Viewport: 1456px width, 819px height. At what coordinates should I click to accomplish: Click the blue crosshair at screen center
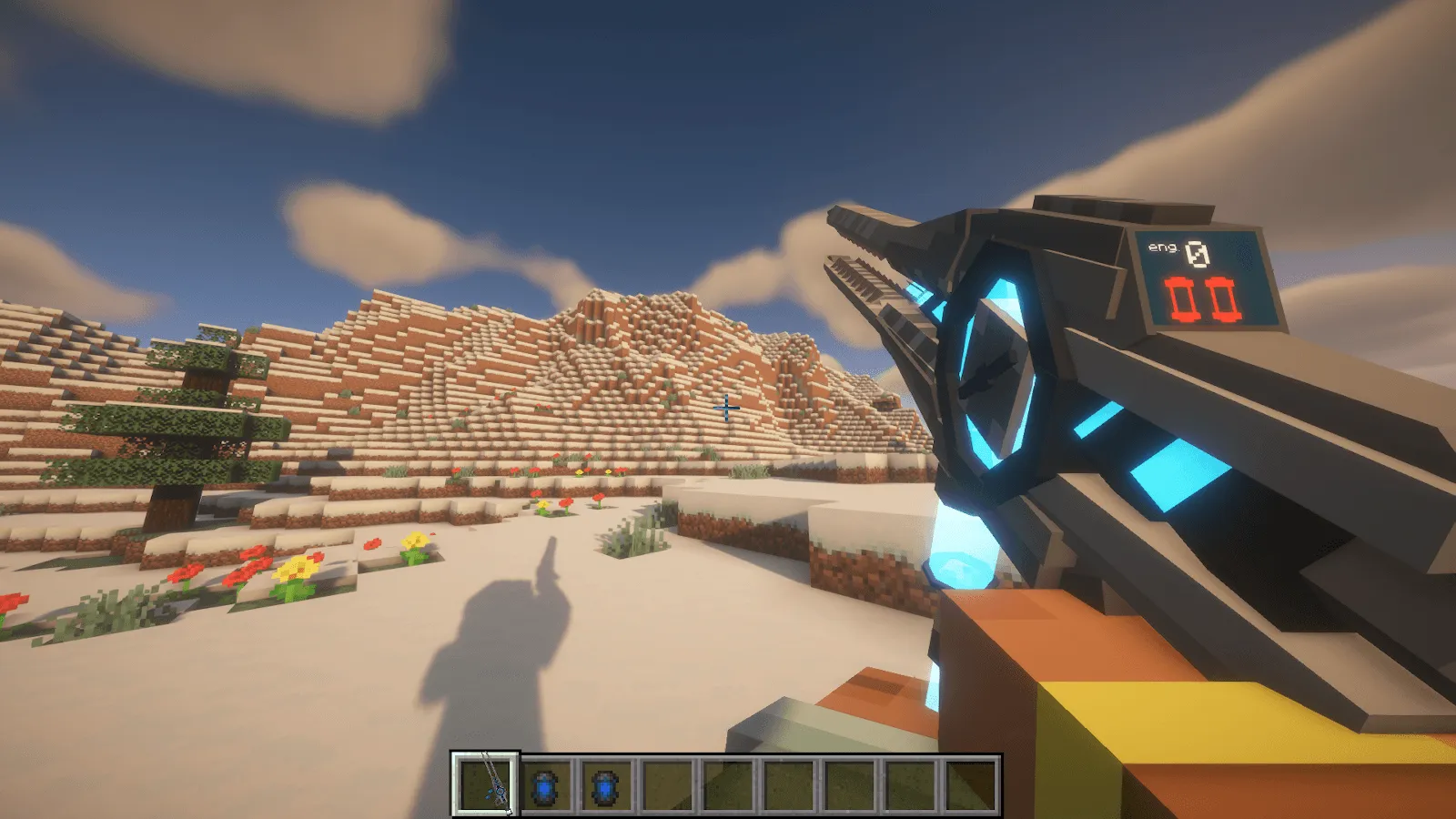(x=725, y=409)
